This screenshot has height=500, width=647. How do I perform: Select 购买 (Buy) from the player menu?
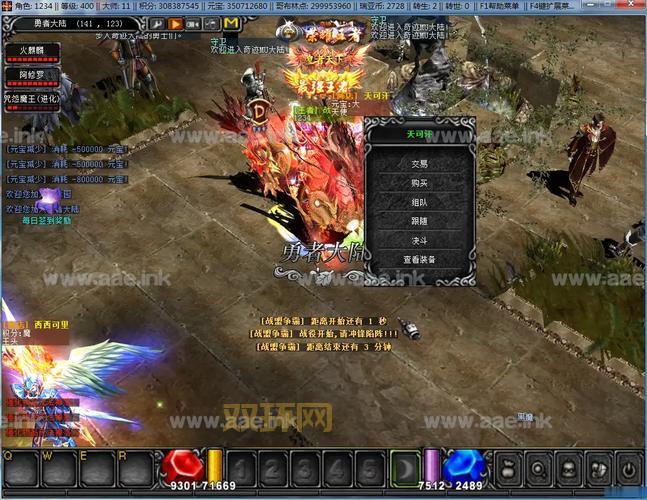coord(419,183)
